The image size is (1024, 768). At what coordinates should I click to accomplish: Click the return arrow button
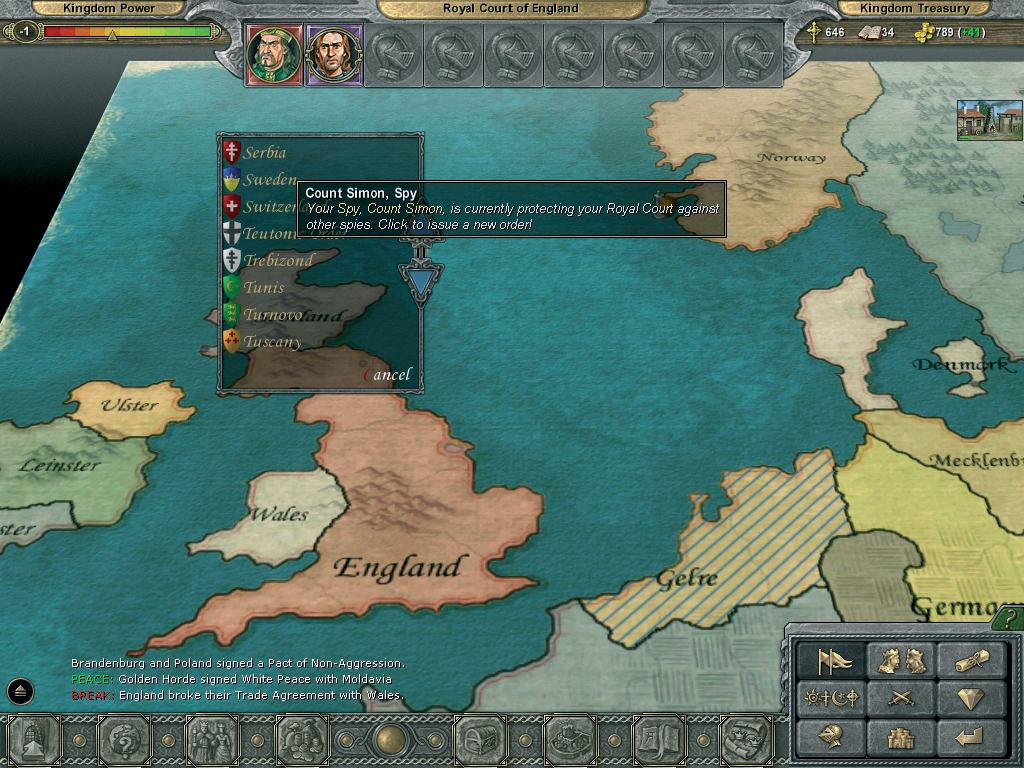[969, 737]
